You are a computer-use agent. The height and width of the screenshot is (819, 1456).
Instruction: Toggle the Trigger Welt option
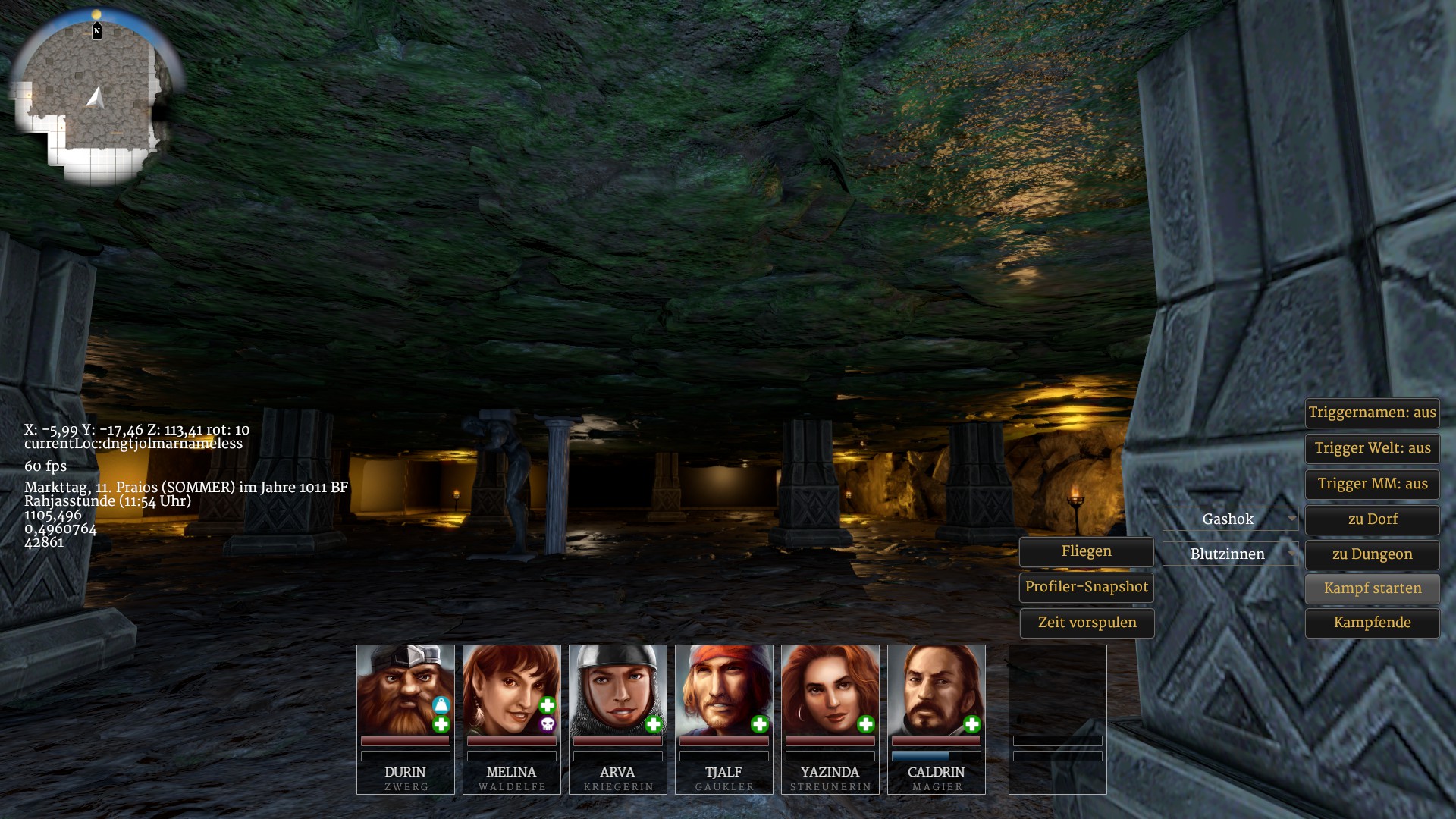1372,448
